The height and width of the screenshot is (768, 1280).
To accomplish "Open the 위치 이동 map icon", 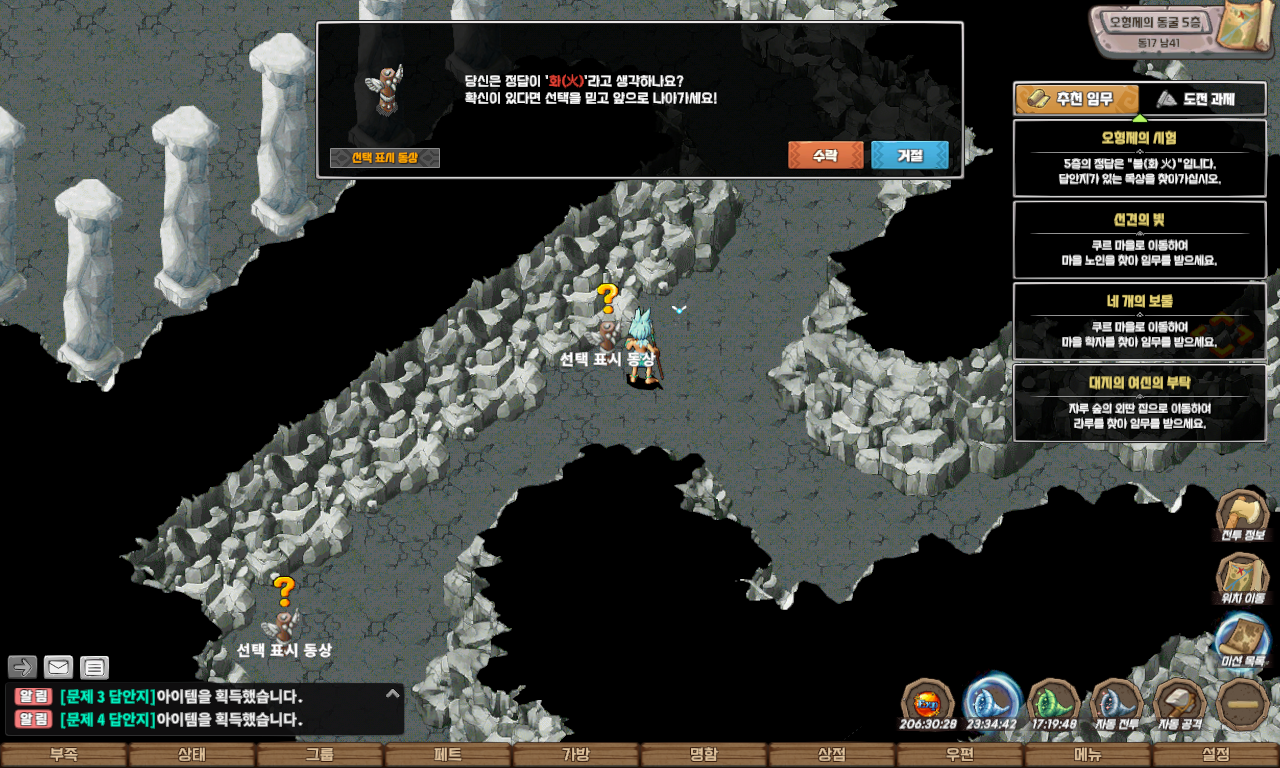I will [1242, 578].
